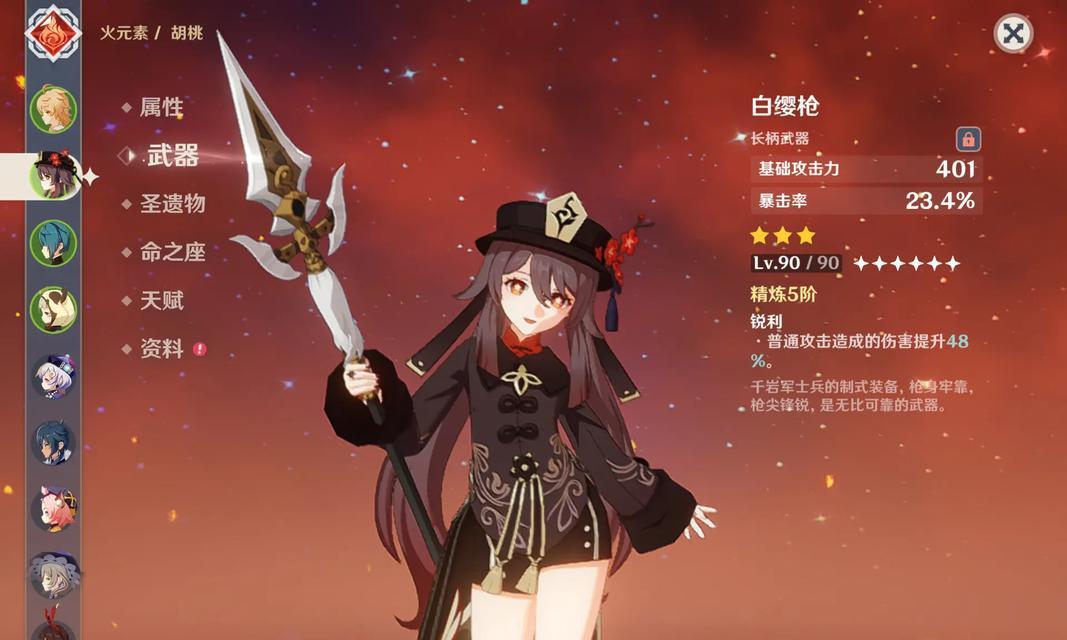This screenshot has width=1067, height=640.
Task: Switch to the blonde traveler portrait
Action: coord(53,109)
